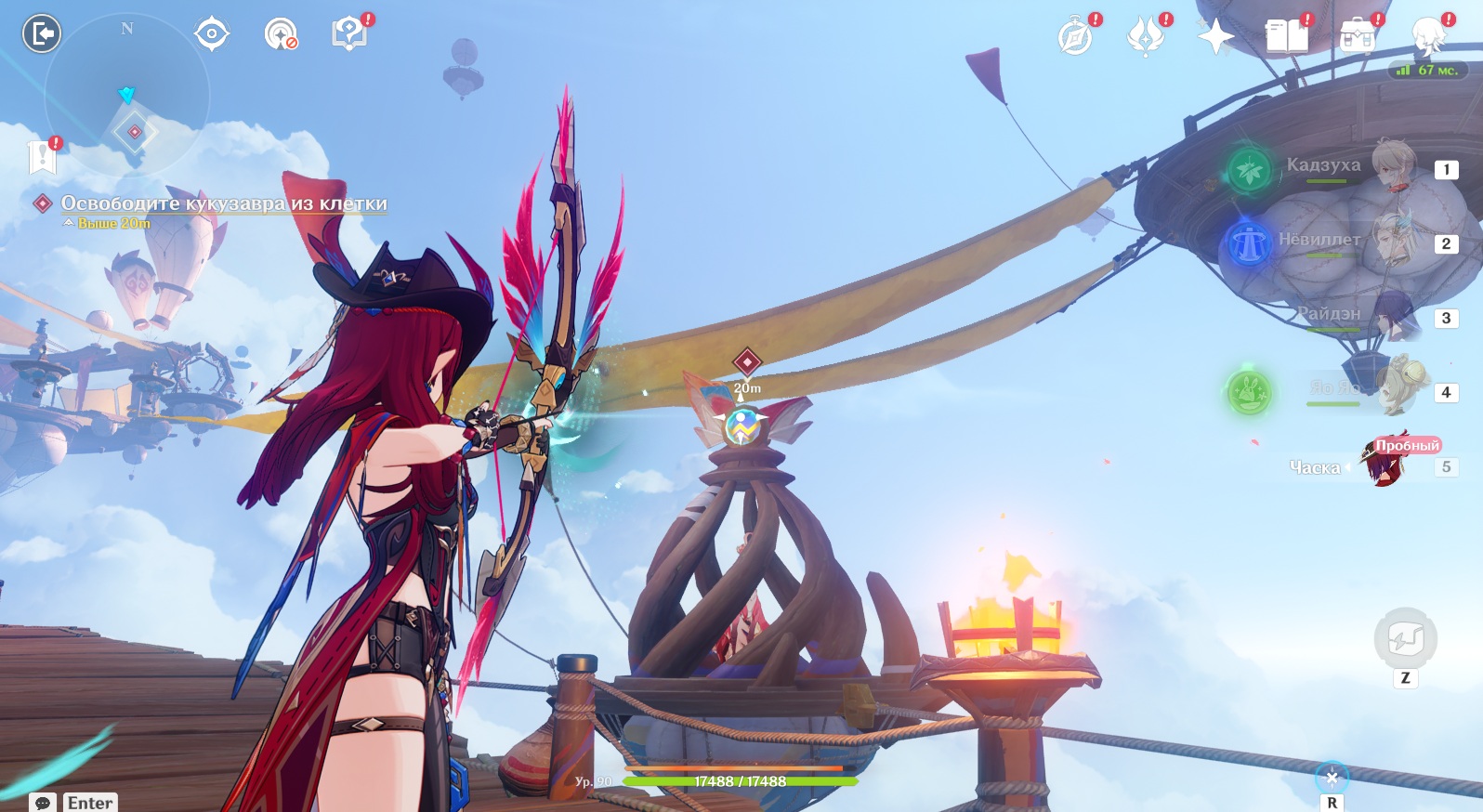Image resolution: width=1483 pixels, height=812 pixels.
Task: Use the gadget slot above Z
Action: coord(1405,638)
